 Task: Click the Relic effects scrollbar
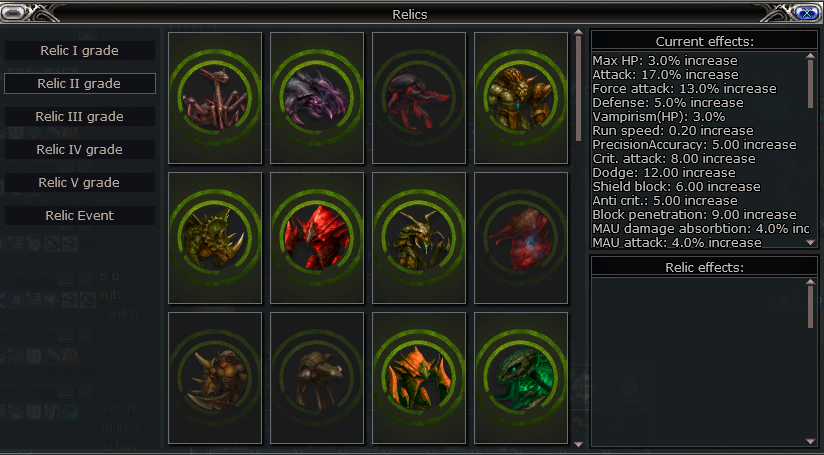click(x=811, y=304)
